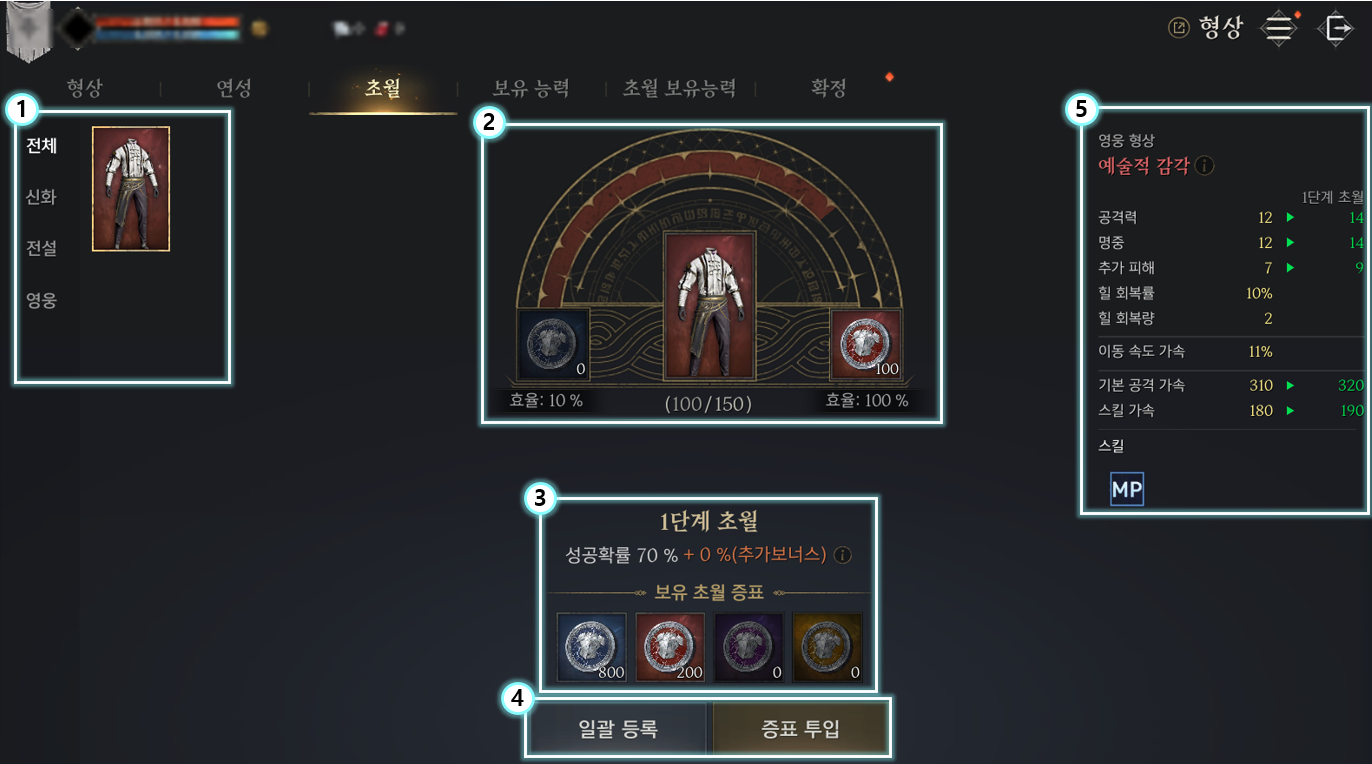Open the info tooltip beside 예술적 감각
The width and height of the screenshot is (1372, 764).
coord(1204,167)
